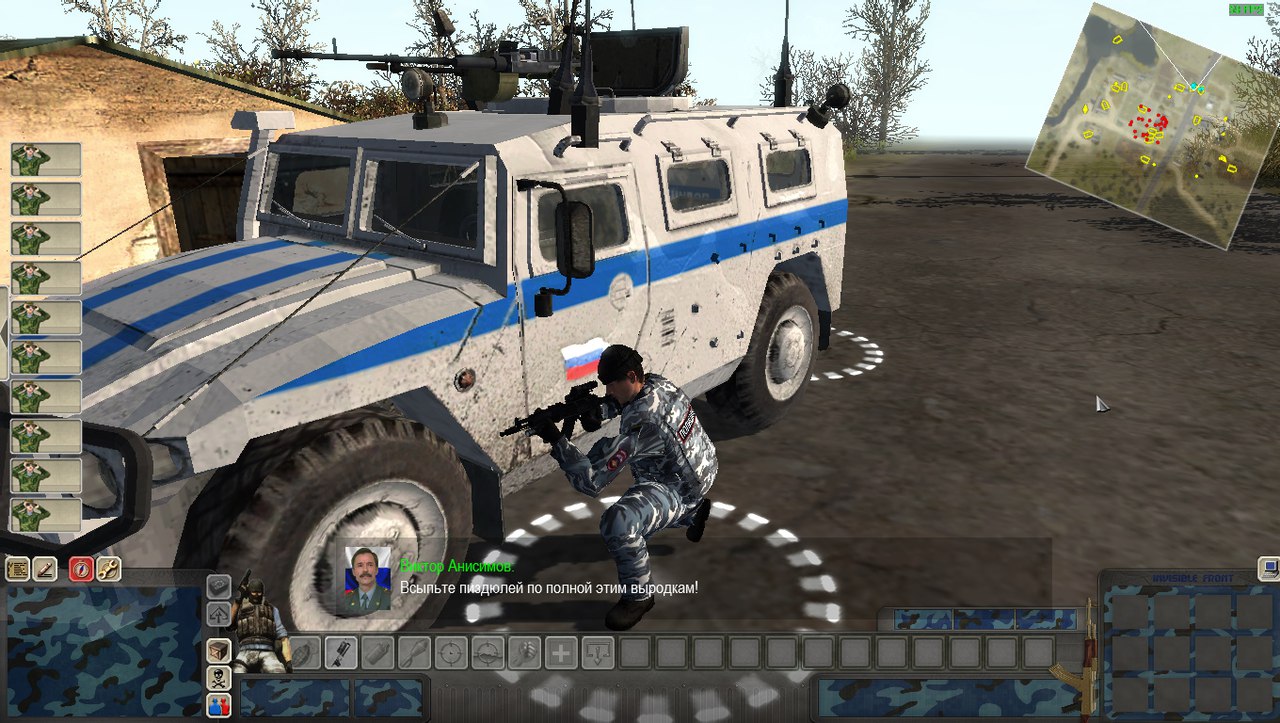Click the plus sign action button

(x=560, y=653)
